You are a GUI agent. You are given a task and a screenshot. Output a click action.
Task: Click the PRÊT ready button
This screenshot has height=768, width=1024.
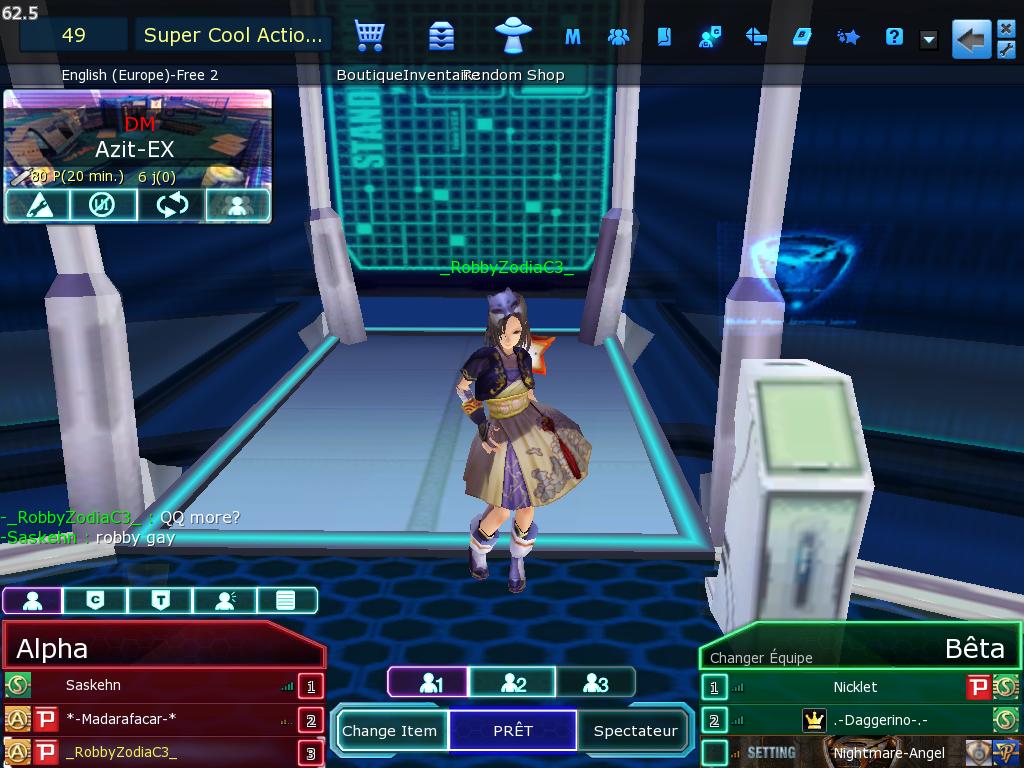pos(513,730)
